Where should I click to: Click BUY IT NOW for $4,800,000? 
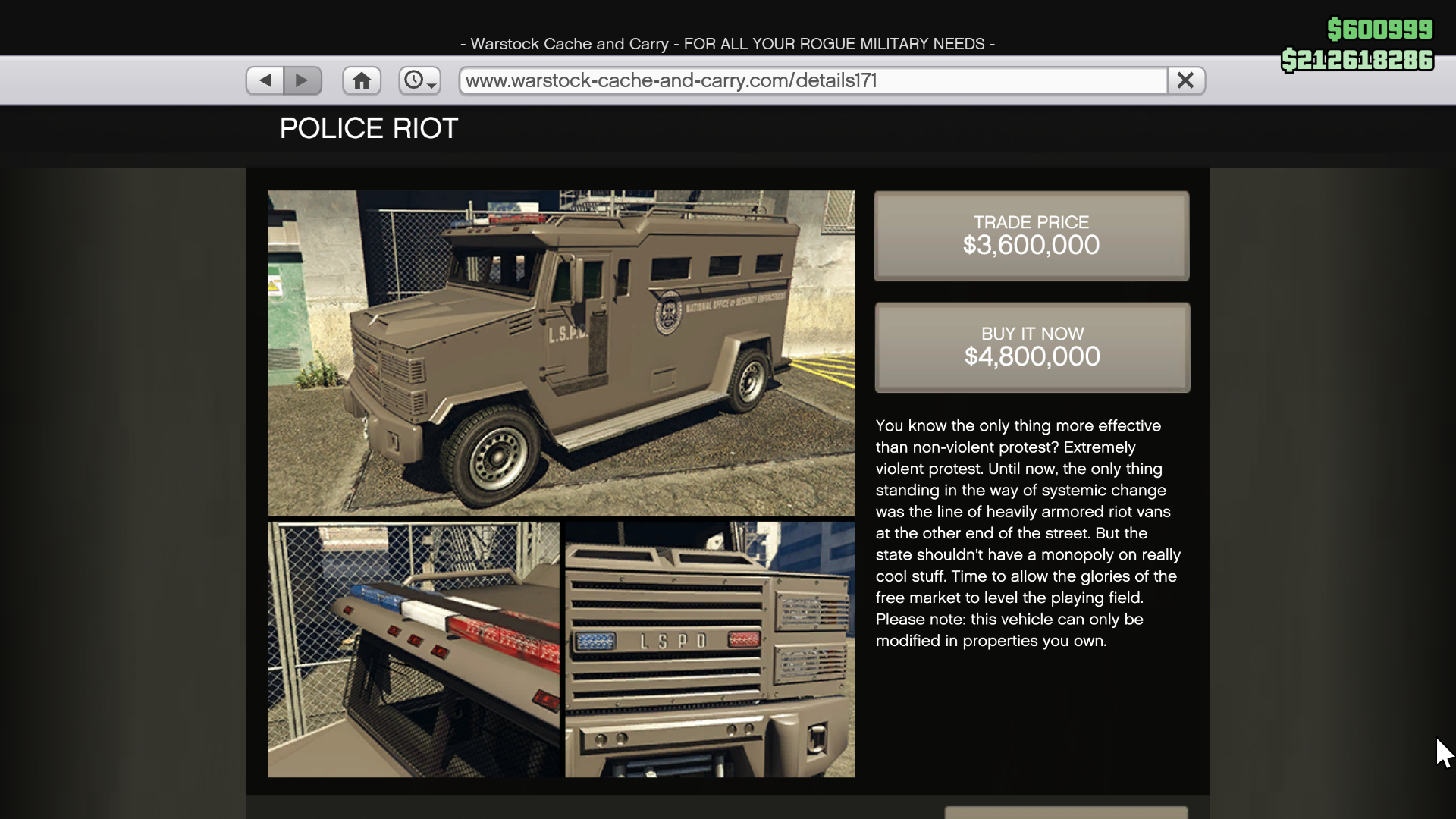click(x=1031, y=347)
